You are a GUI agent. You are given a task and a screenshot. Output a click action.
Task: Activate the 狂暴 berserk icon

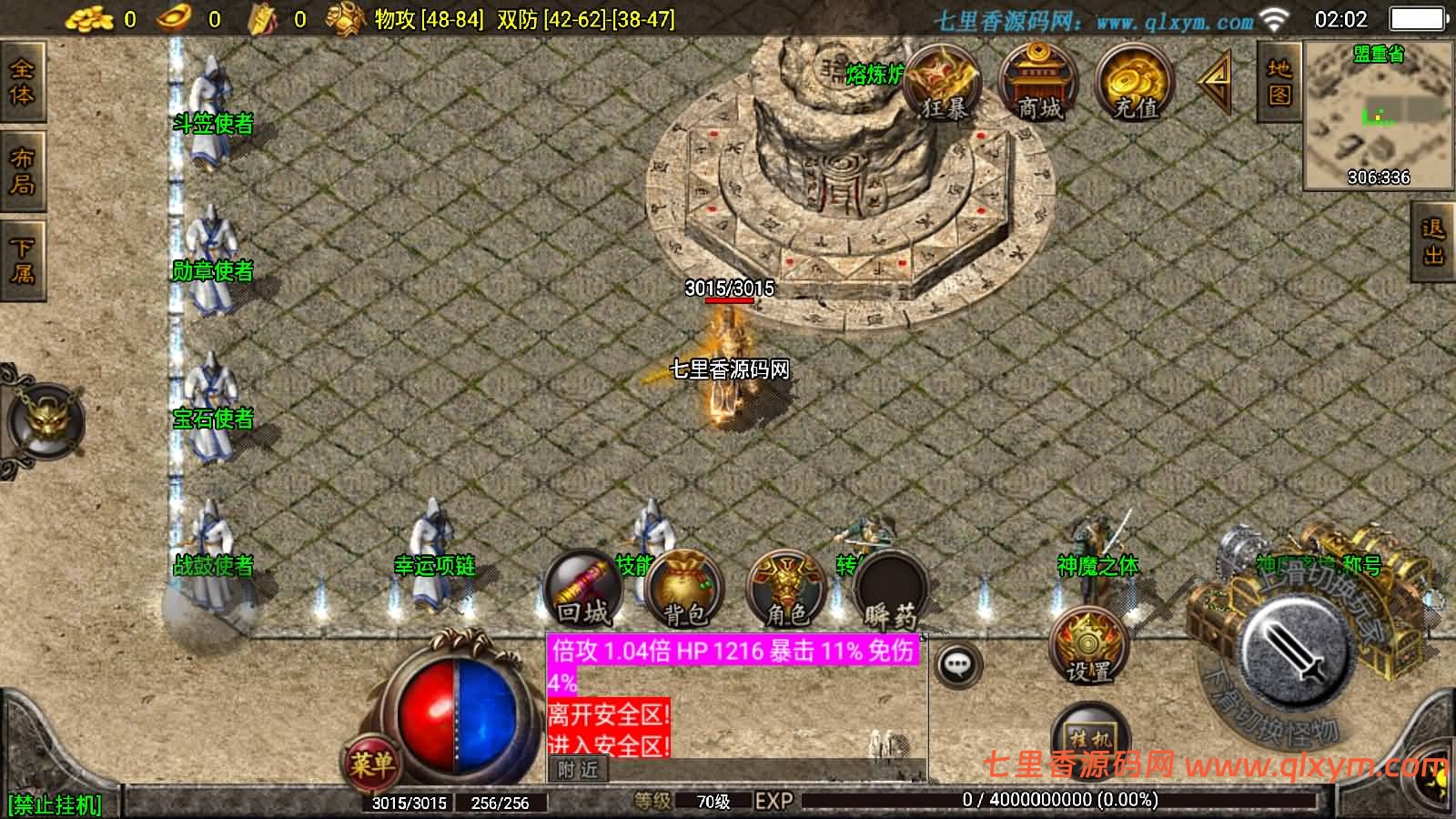point(944,86)
